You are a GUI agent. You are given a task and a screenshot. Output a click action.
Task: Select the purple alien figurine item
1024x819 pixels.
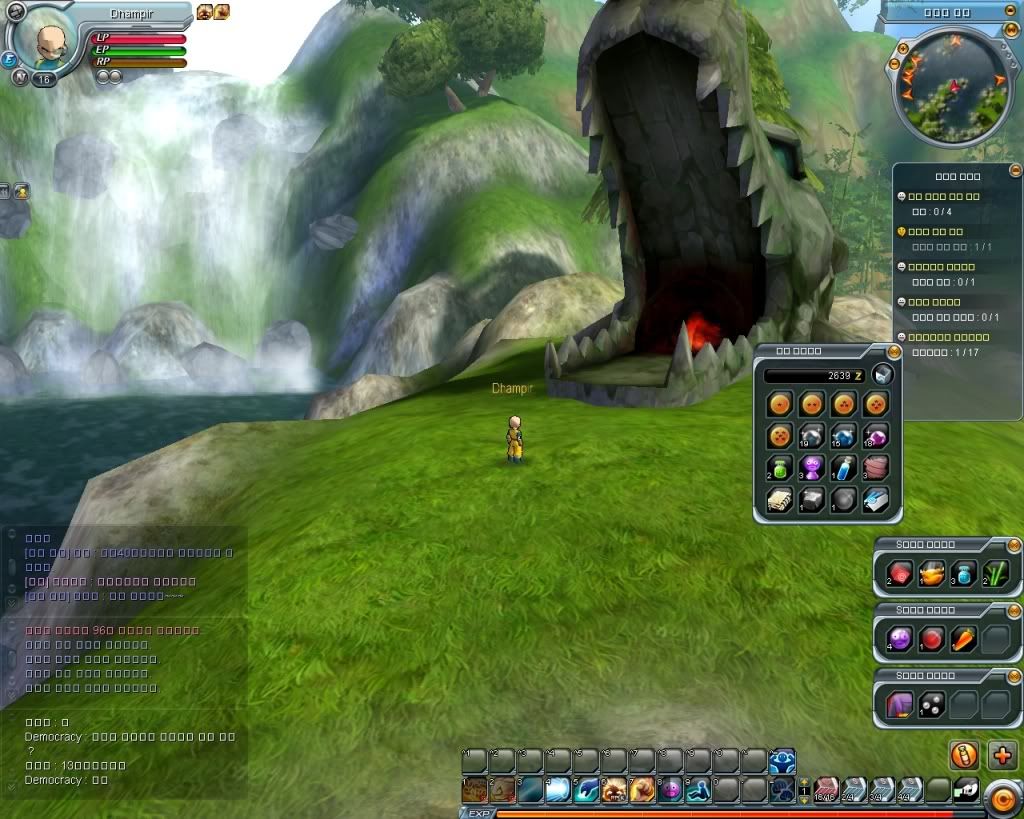[812, 467]
